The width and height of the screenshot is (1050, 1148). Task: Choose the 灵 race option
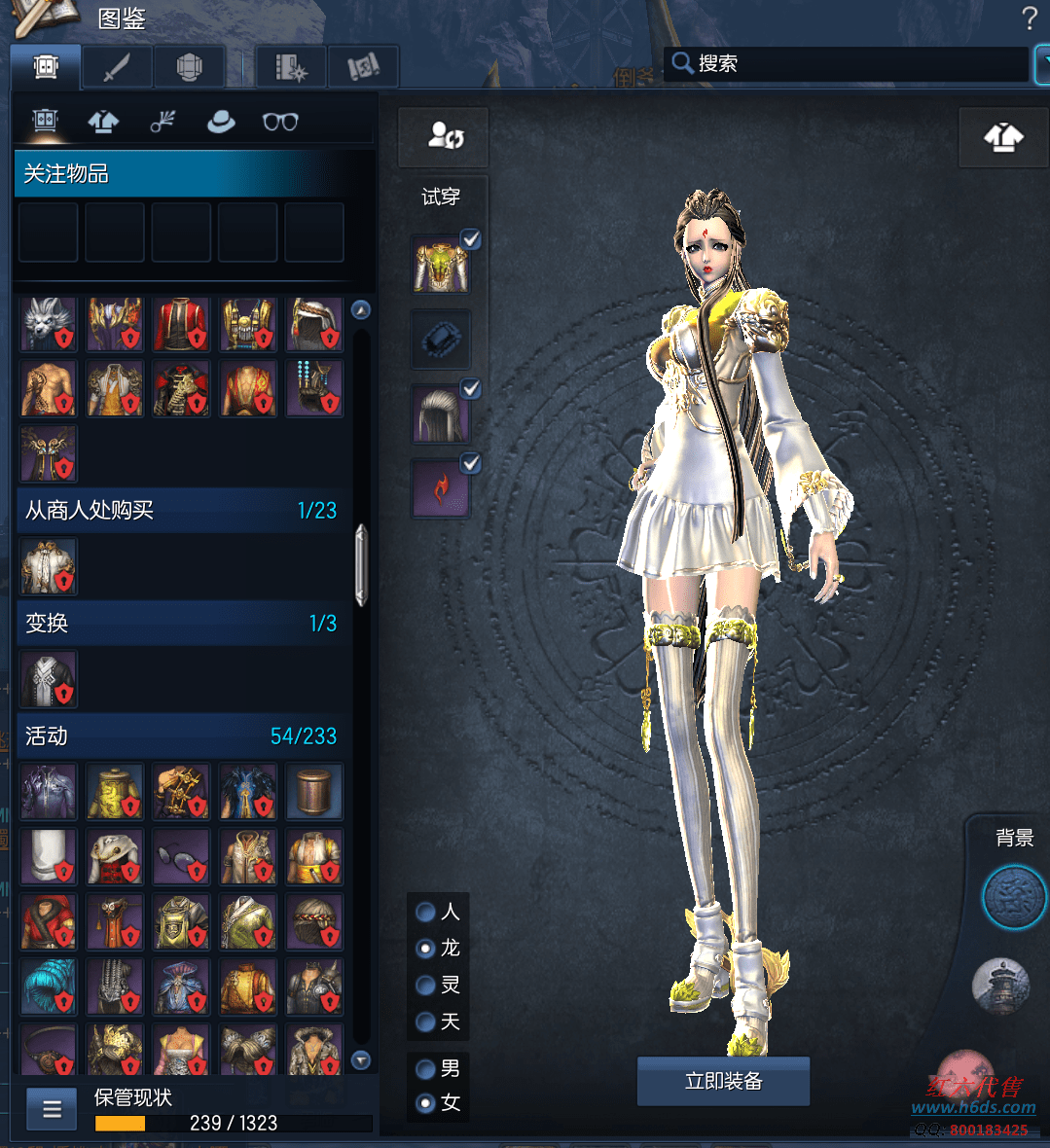(x=426, y=985)
